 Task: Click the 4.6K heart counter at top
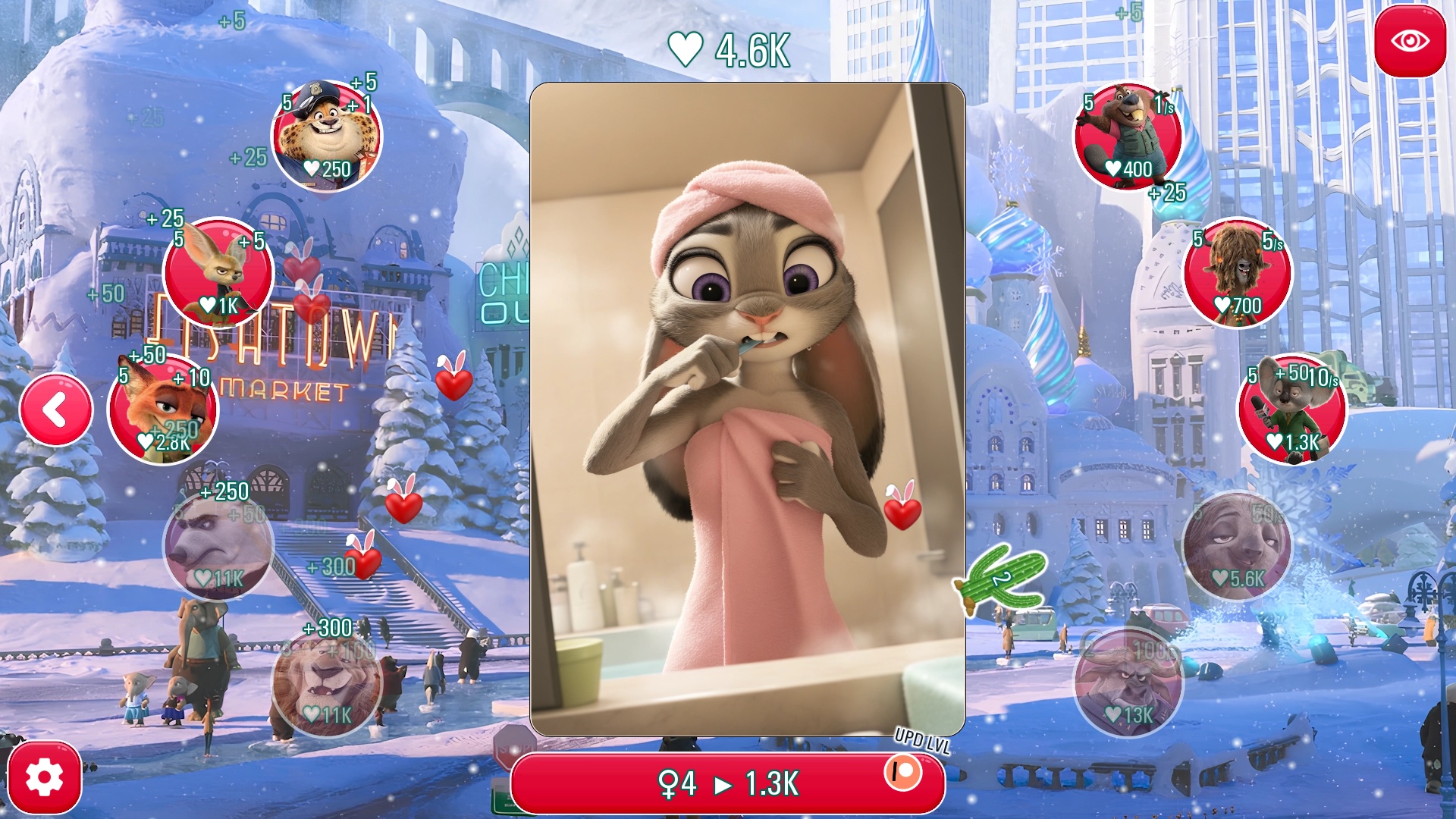click(x=726, y=49)
